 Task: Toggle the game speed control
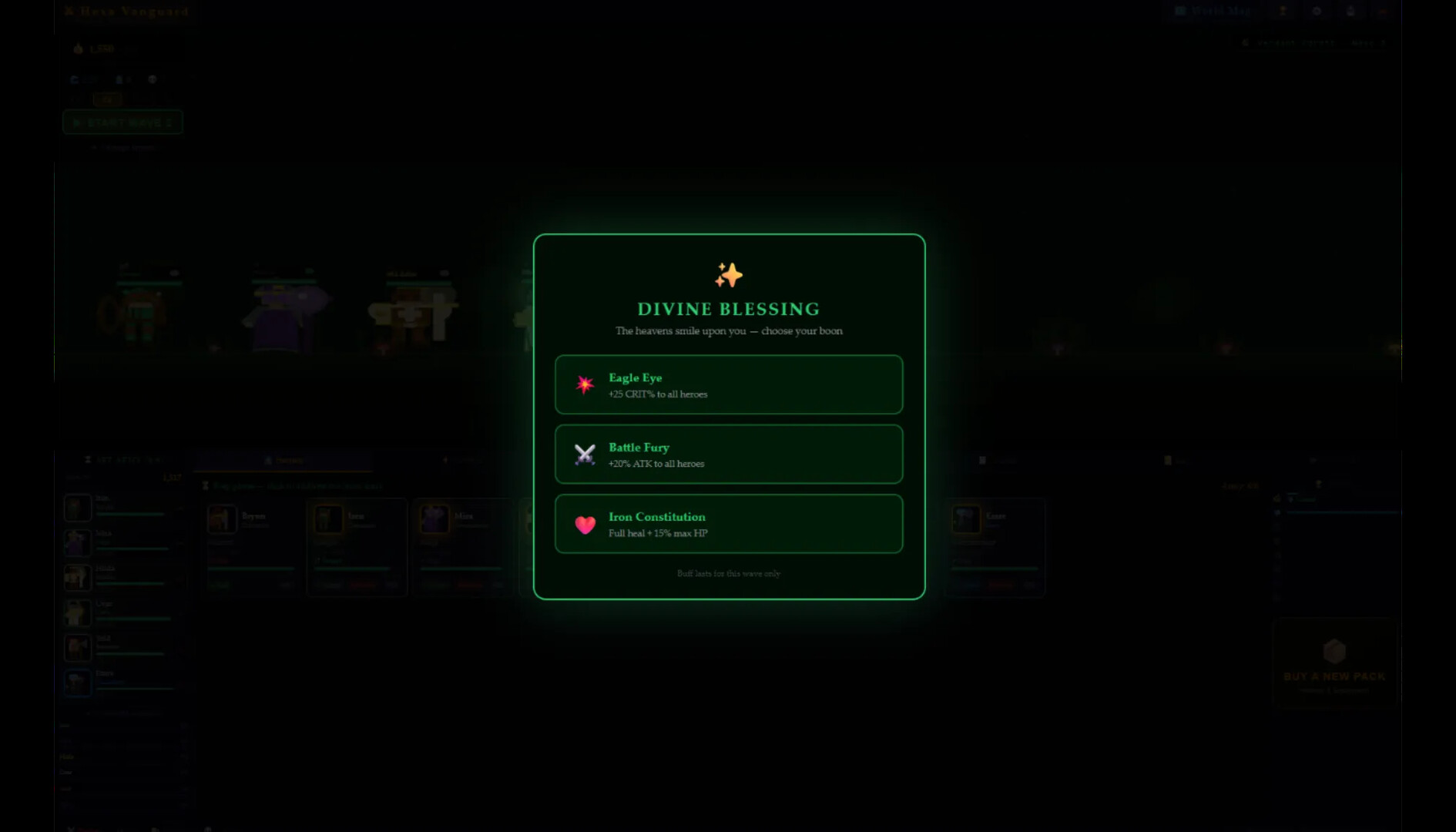pyautogui.click(x=108, y=99)
